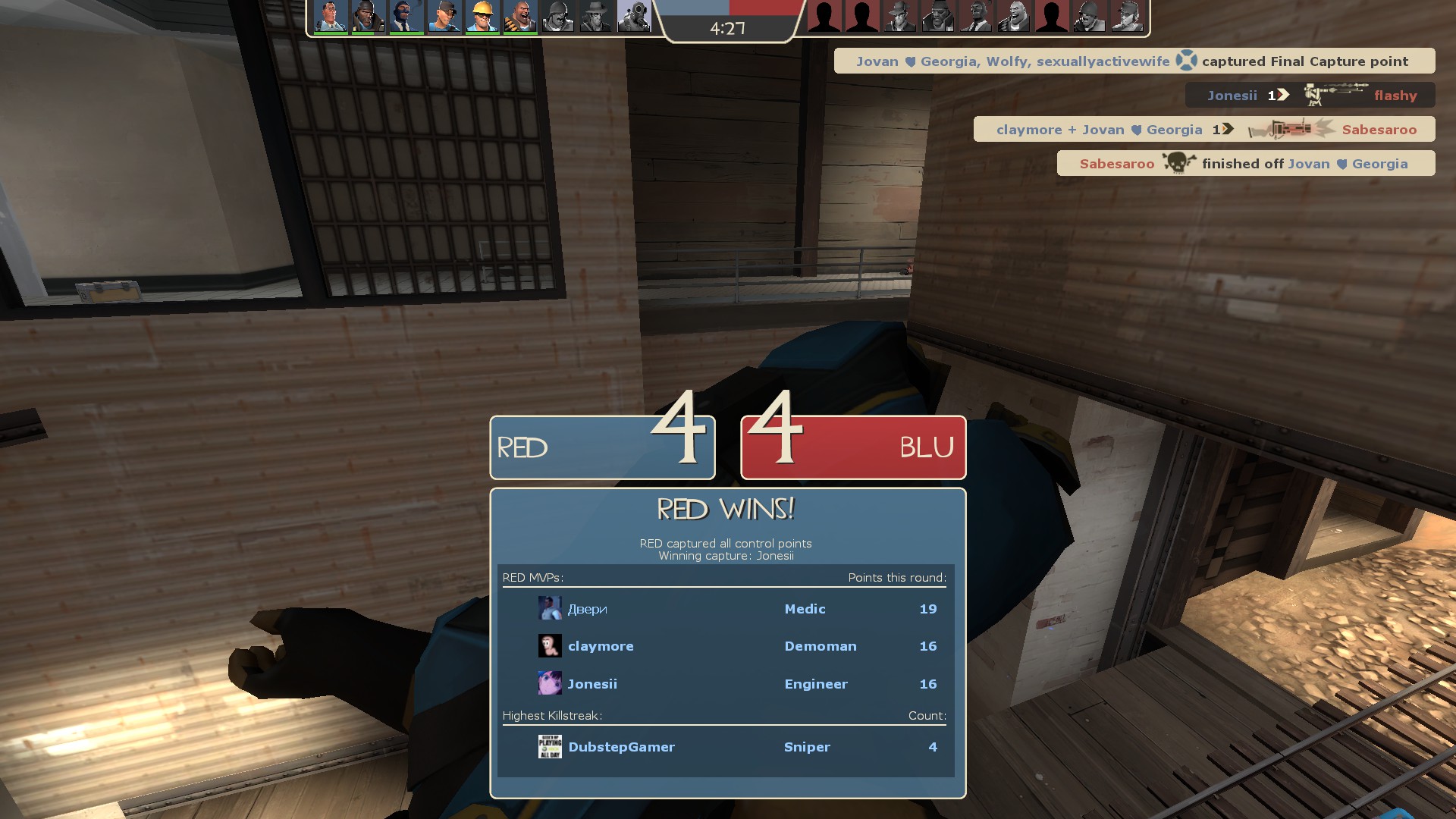Click the "finished off" kill feed entry

[1245, 164]
